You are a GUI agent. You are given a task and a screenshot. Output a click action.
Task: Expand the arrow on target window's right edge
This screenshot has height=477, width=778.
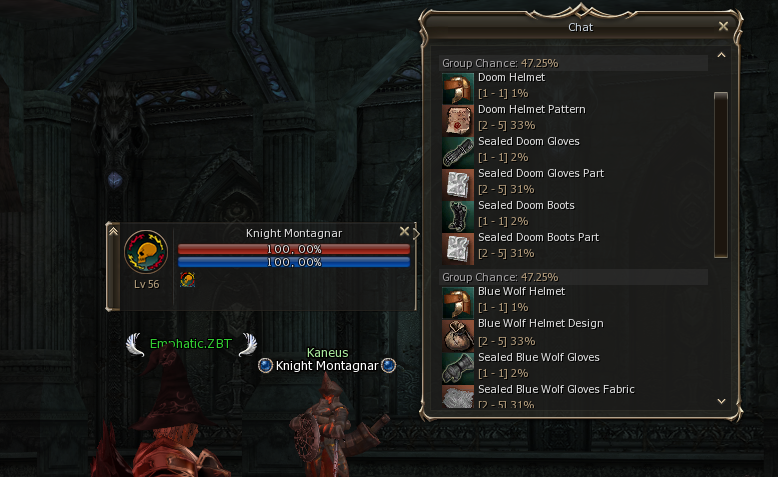pos(416,234)
